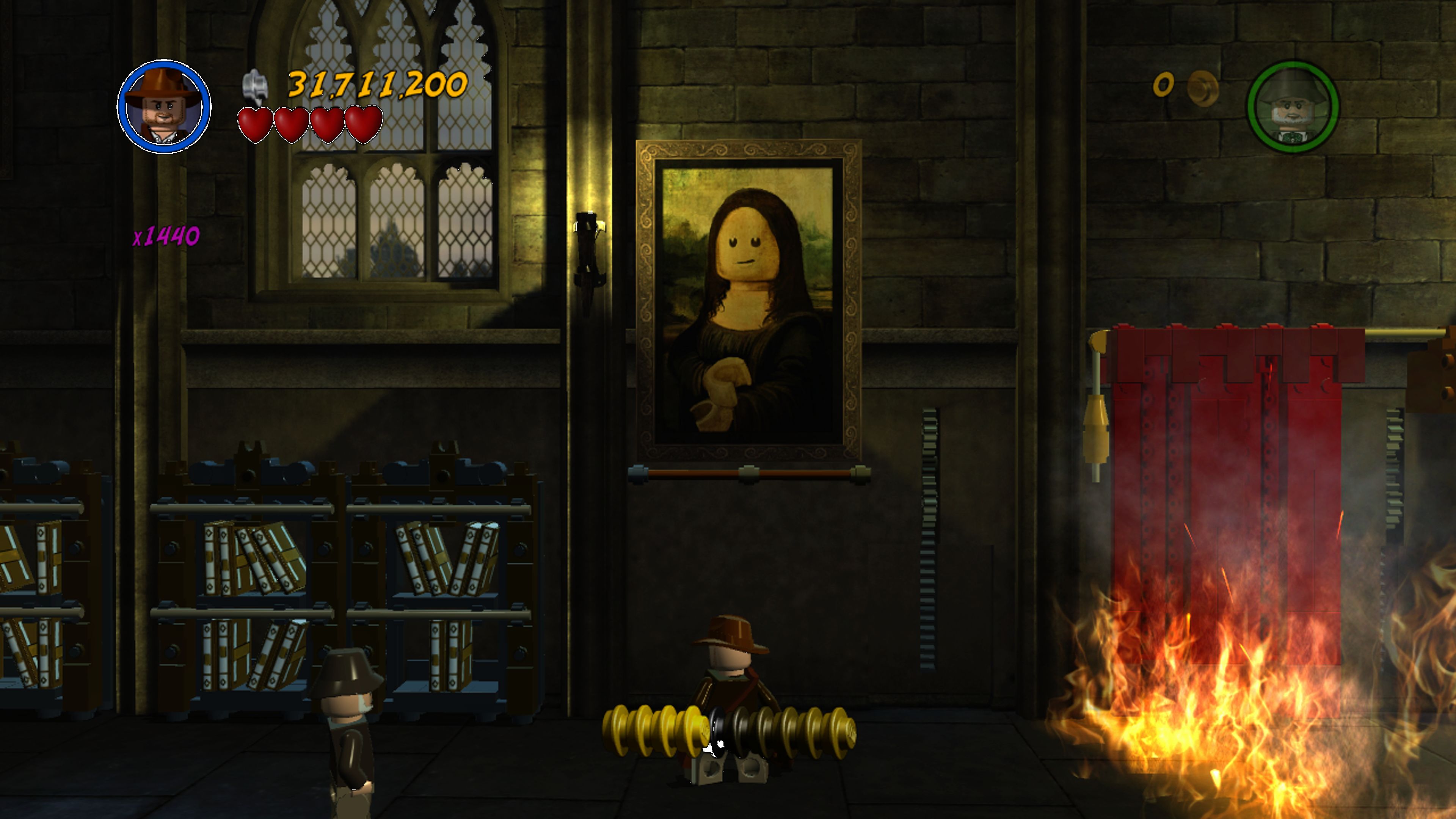Select Henry Jones player two portrait

1292,107
